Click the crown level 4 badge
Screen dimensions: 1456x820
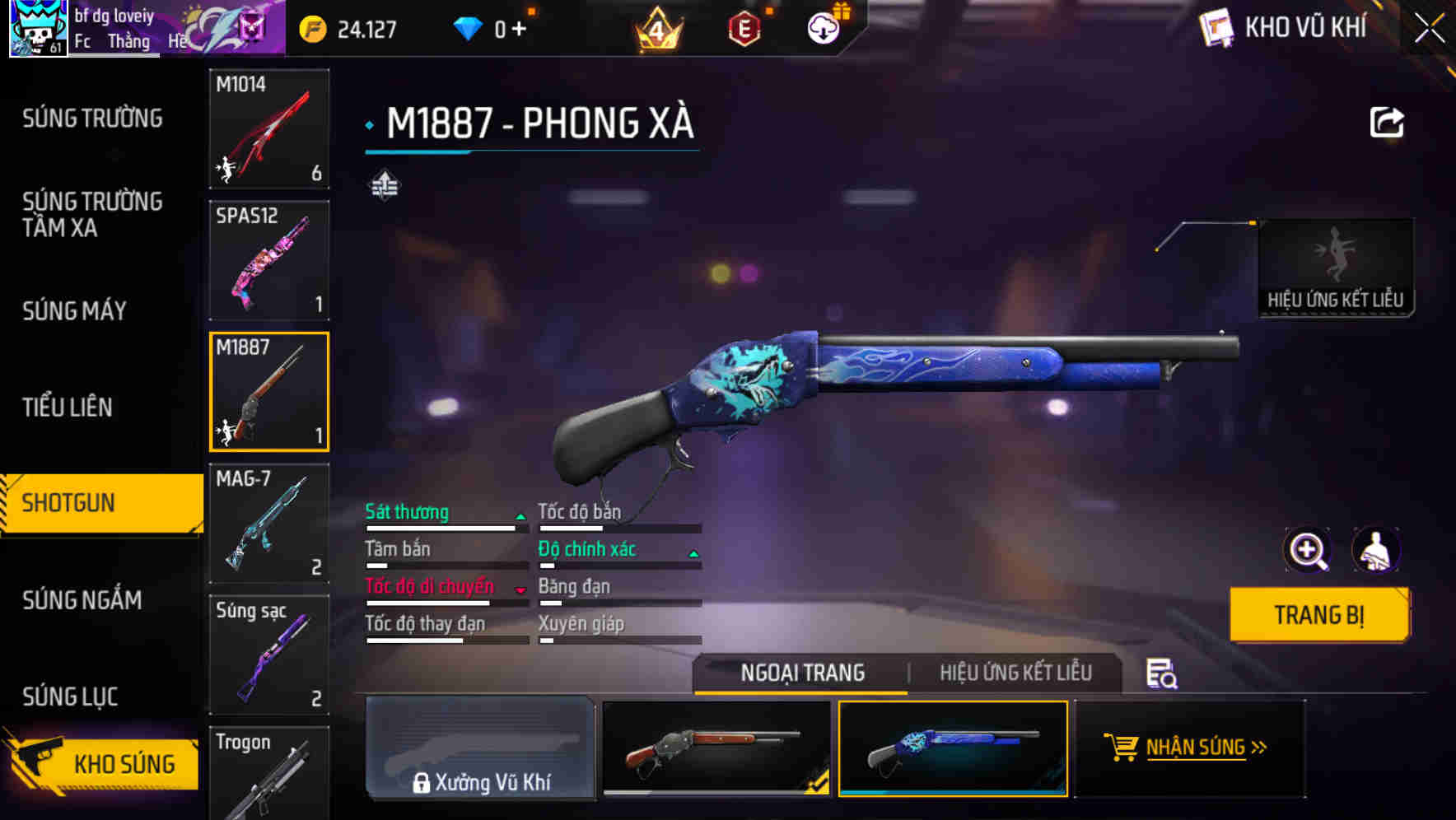[656, 27]
